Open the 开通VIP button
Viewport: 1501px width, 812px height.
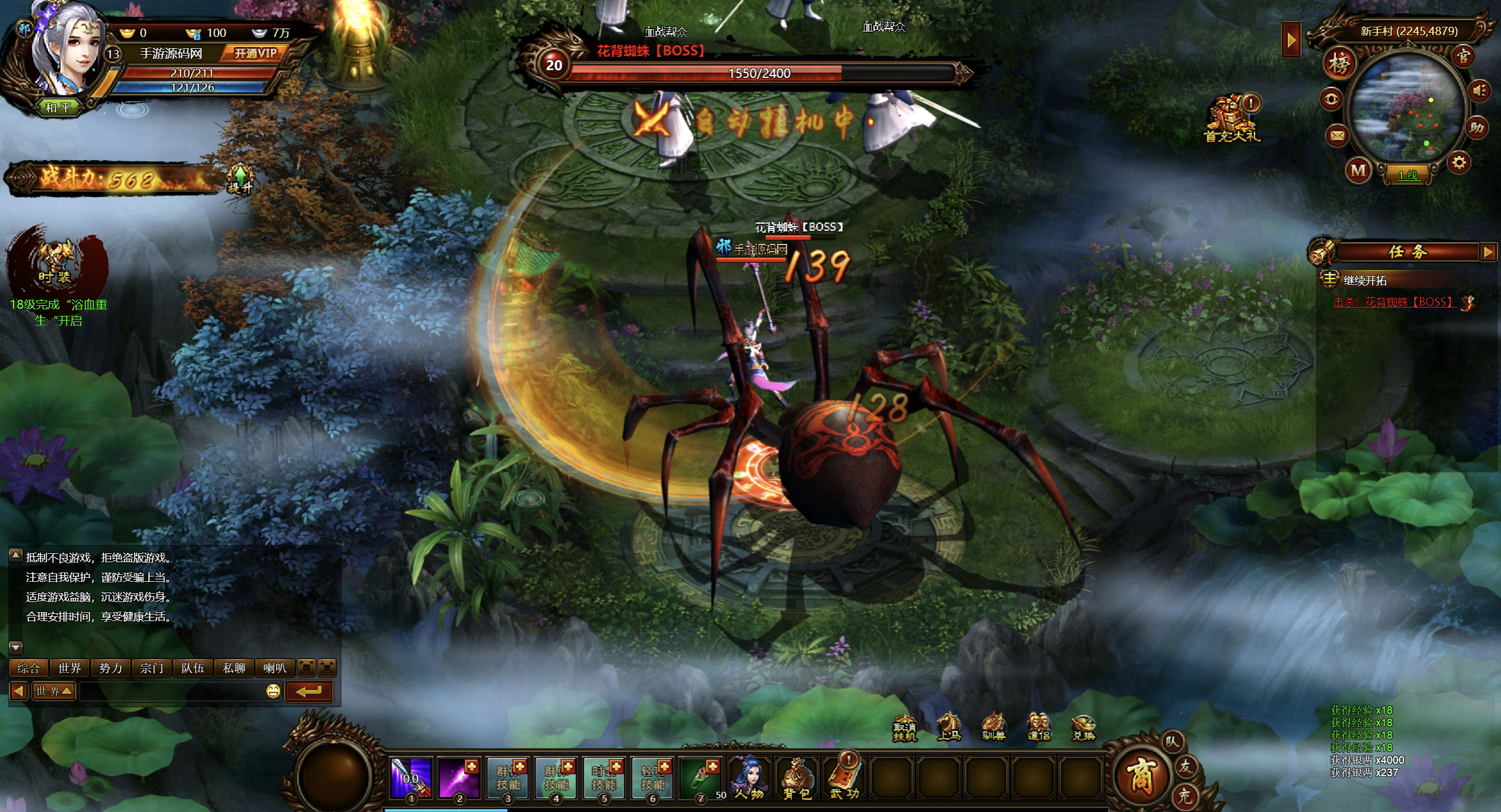coord(255,54)
